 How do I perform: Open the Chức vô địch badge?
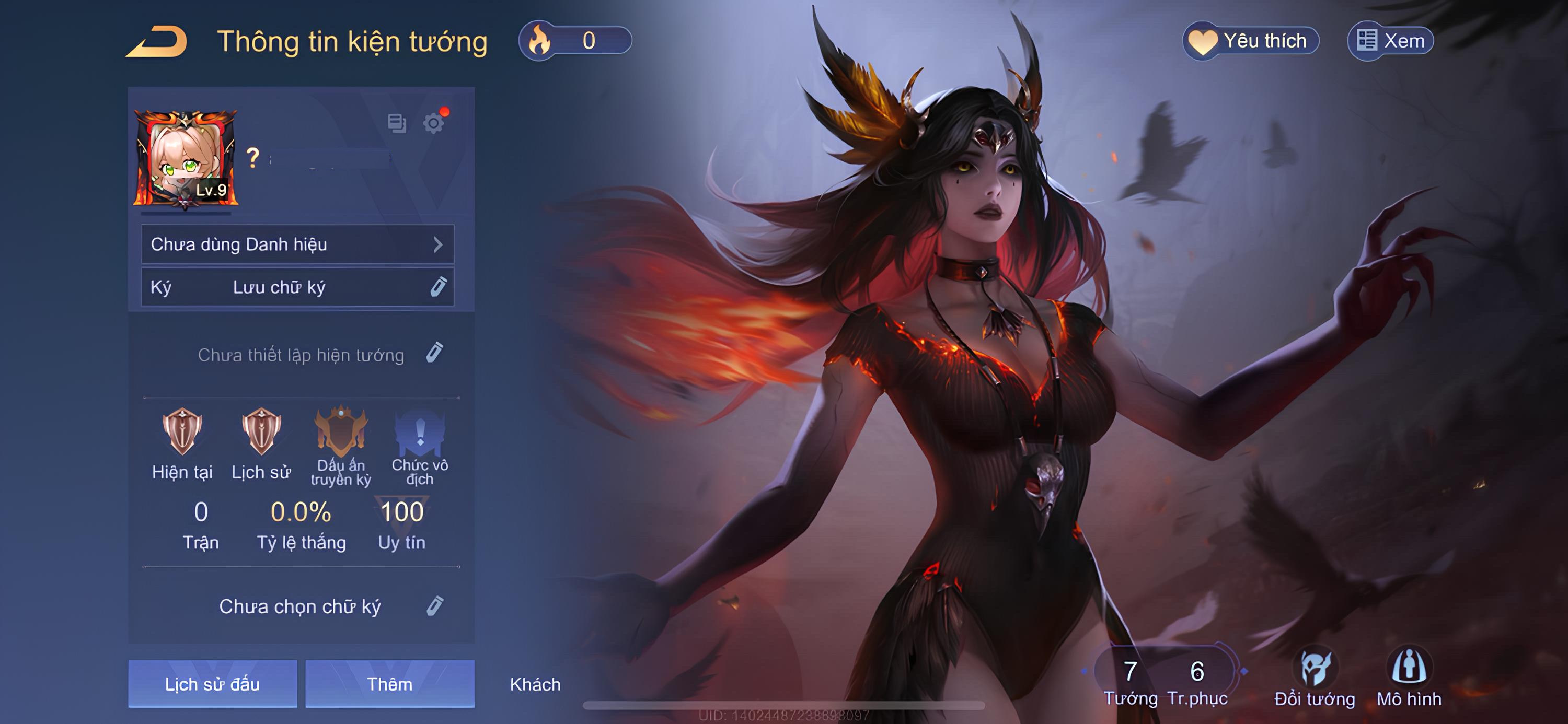pyautogui.click(x=420, y=433)
